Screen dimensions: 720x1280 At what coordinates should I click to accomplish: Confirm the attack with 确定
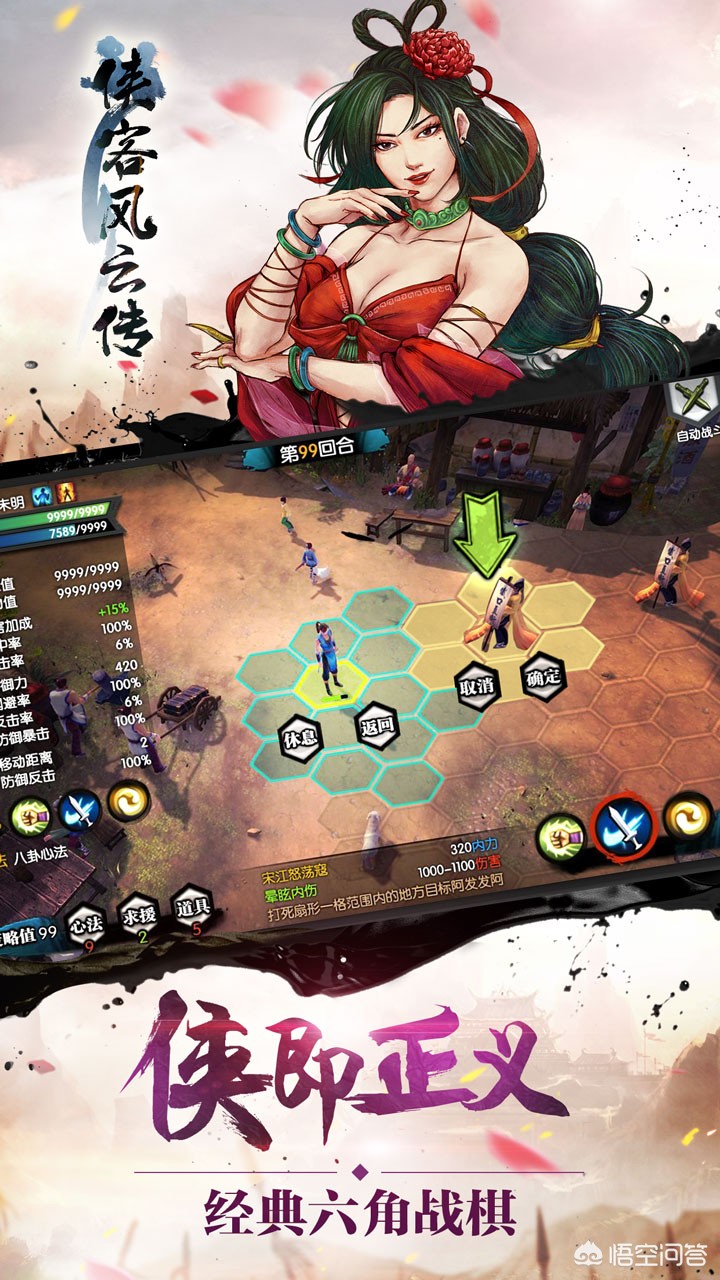coord(543,677)
